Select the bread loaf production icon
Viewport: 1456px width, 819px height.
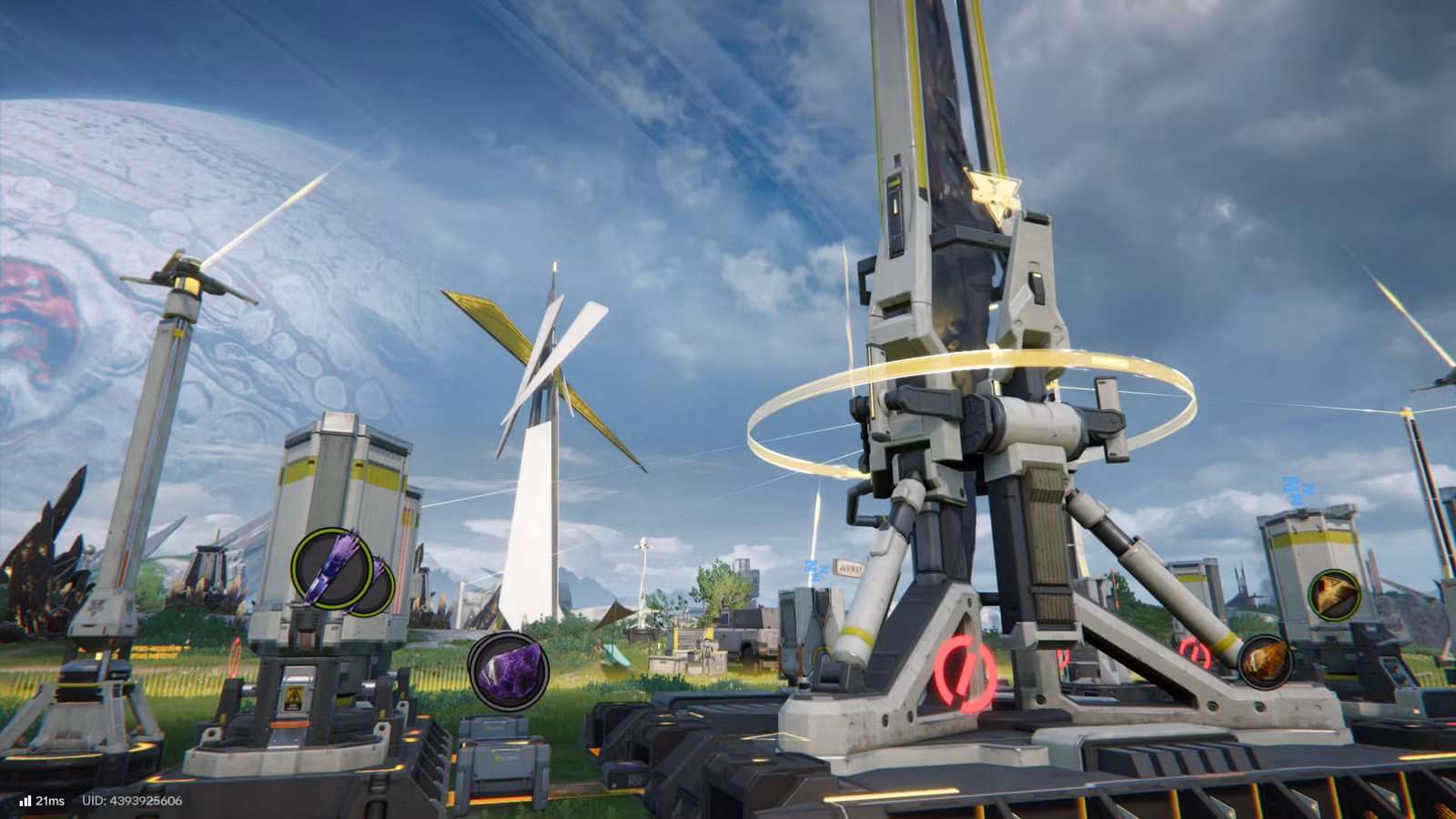click(1265, 663)
